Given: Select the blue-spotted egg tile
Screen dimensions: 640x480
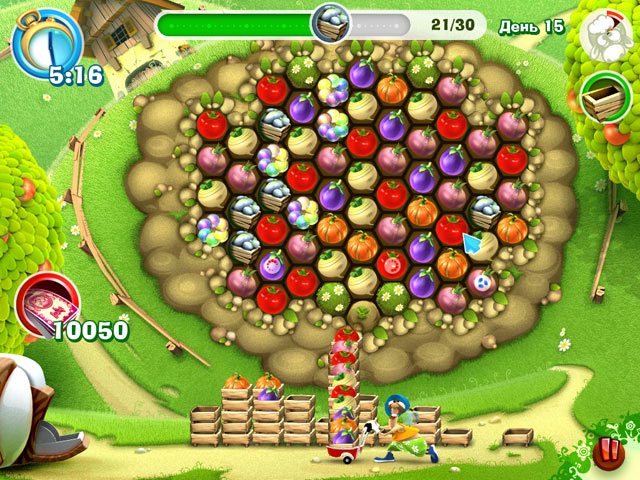Looking at the screenshot, I should pos(481,282).
